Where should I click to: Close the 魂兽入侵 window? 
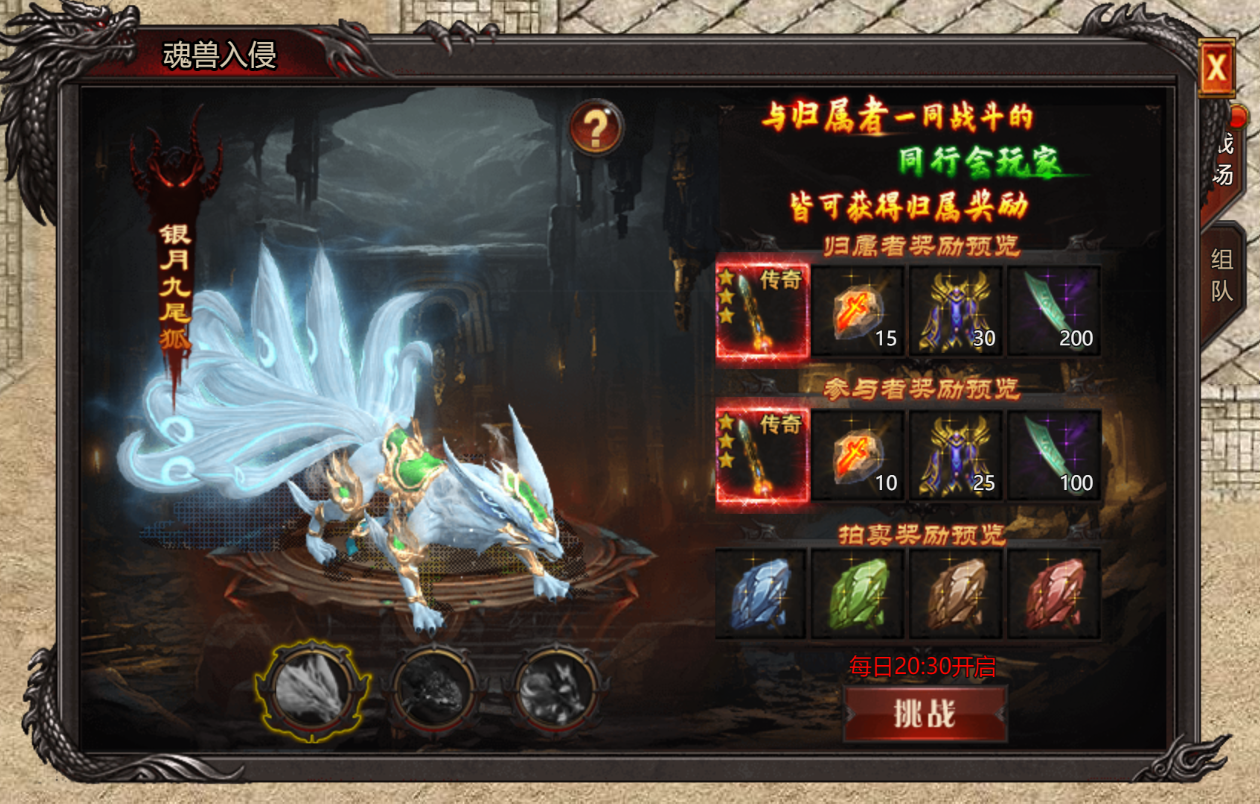[x=1216, y=68]
